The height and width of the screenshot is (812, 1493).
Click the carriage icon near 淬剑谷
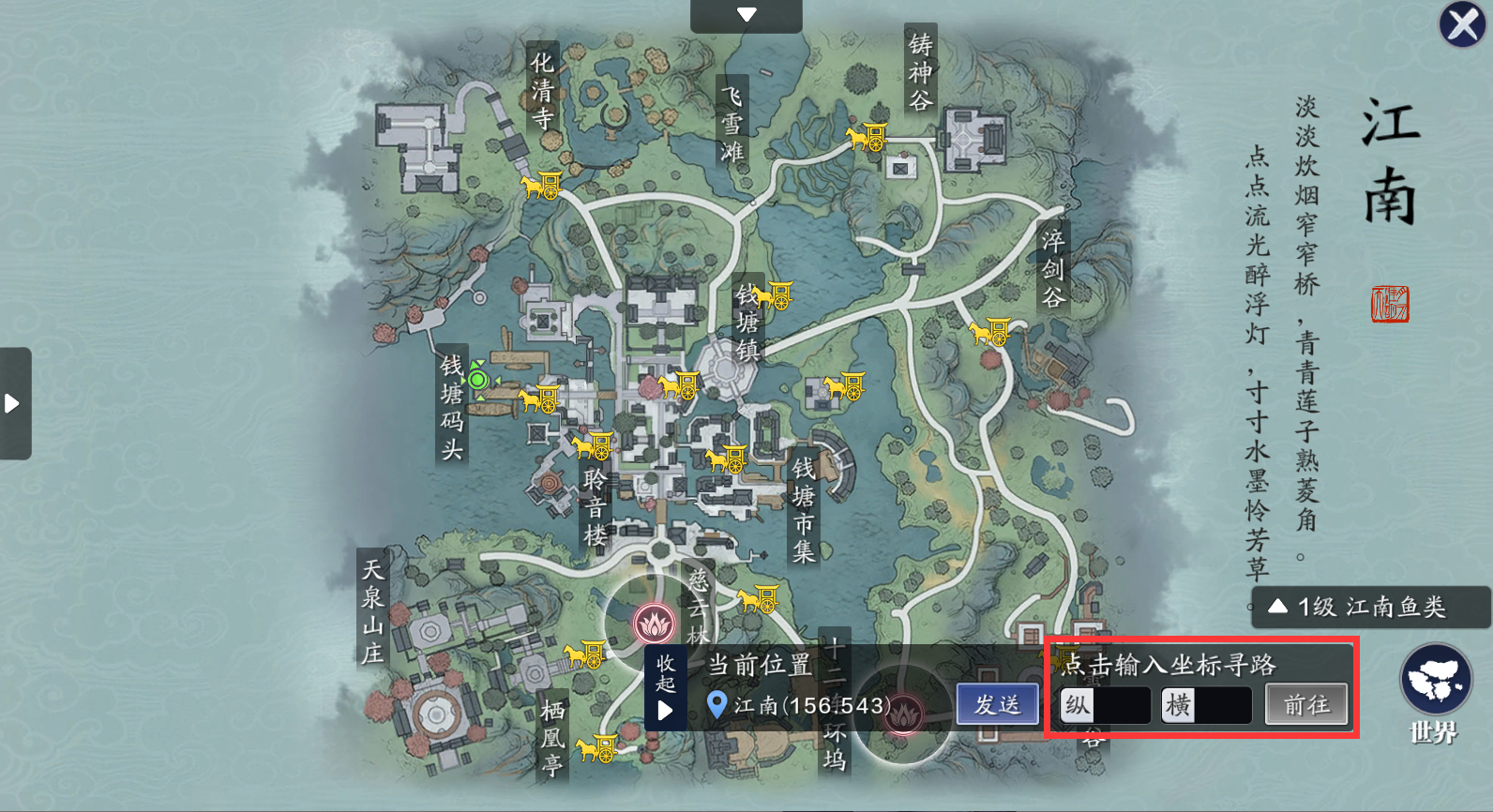(990, 332)
